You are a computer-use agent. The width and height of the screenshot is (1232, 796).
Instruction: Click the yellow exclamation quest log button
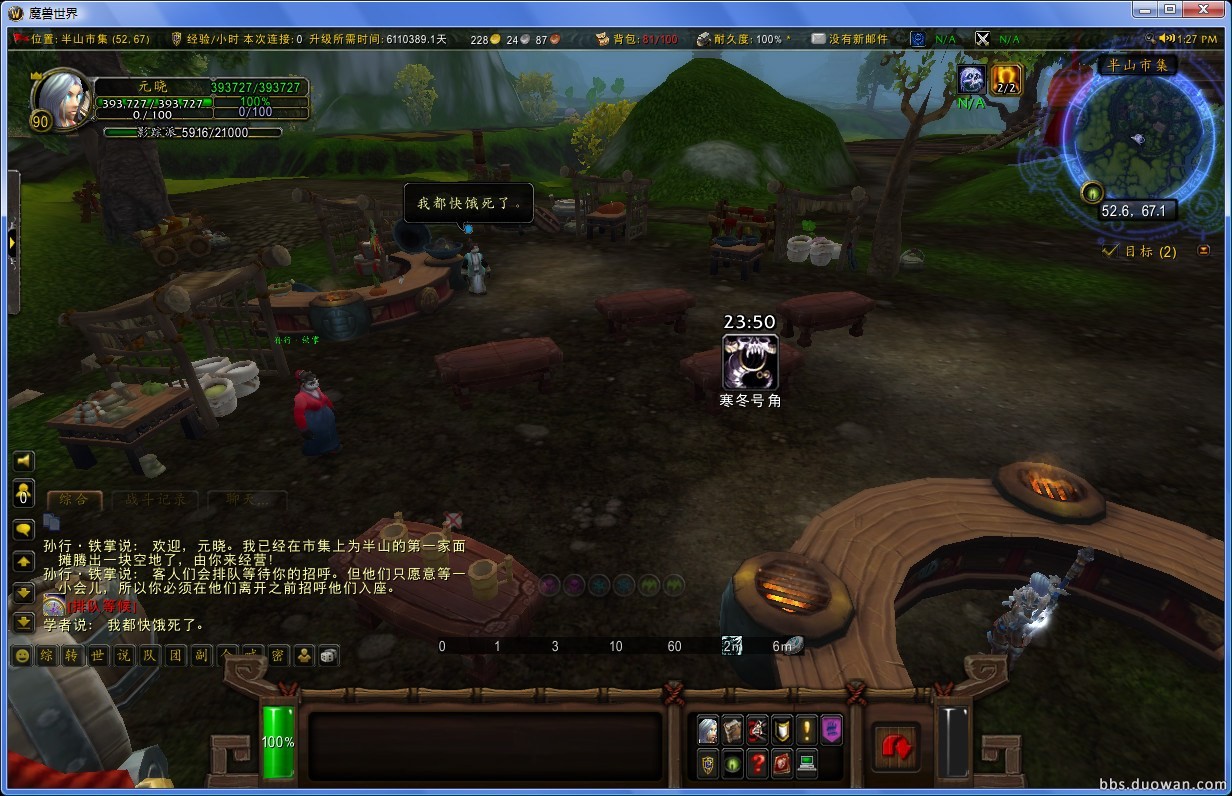[x=807, y=729]
